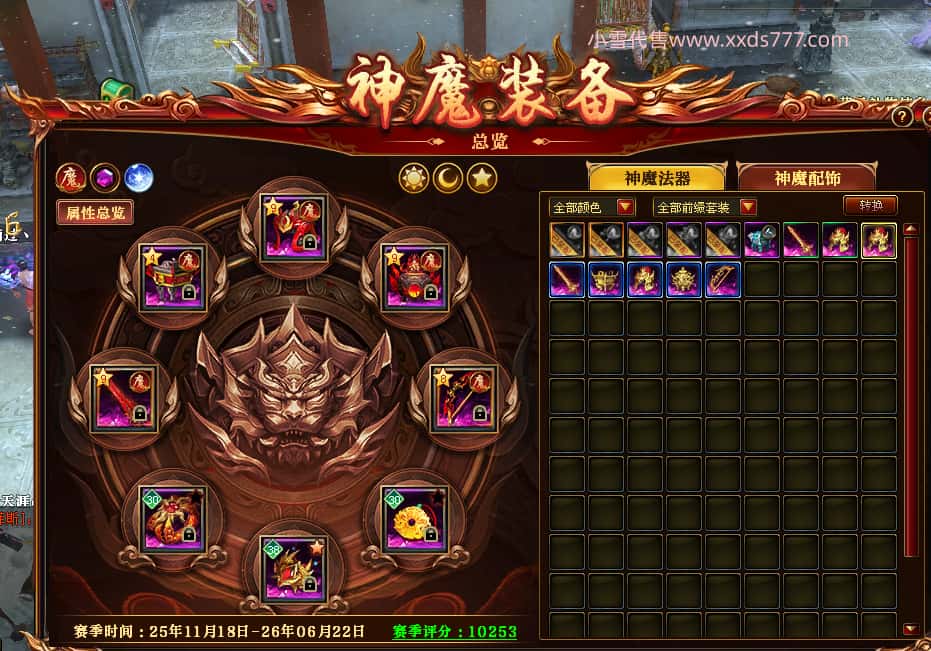931x651 pixels.
Task: Activate the crescent moon icon
Action: (448, 178)
